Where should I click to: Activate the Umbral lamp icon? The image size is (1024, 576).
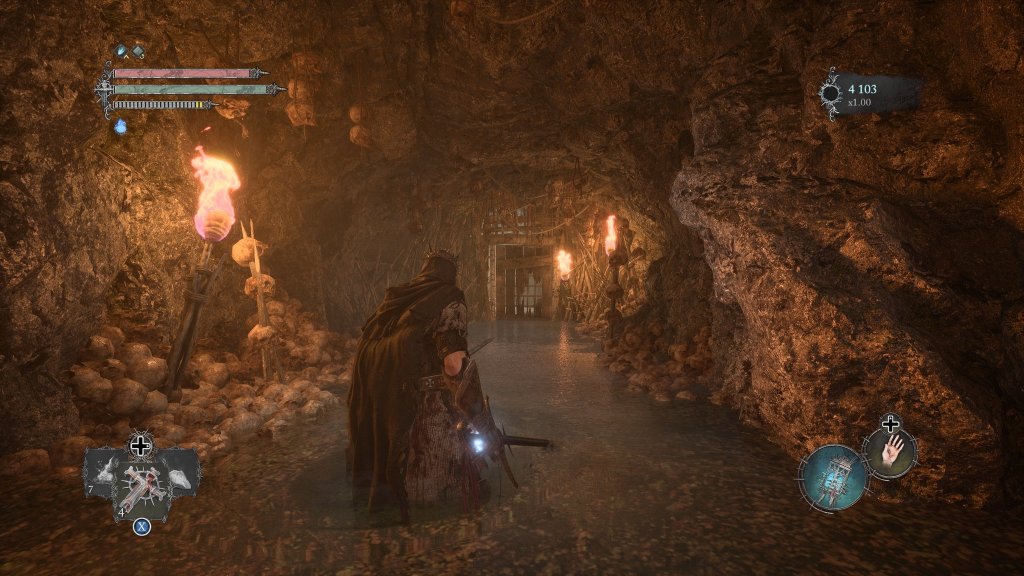[834, 477]
